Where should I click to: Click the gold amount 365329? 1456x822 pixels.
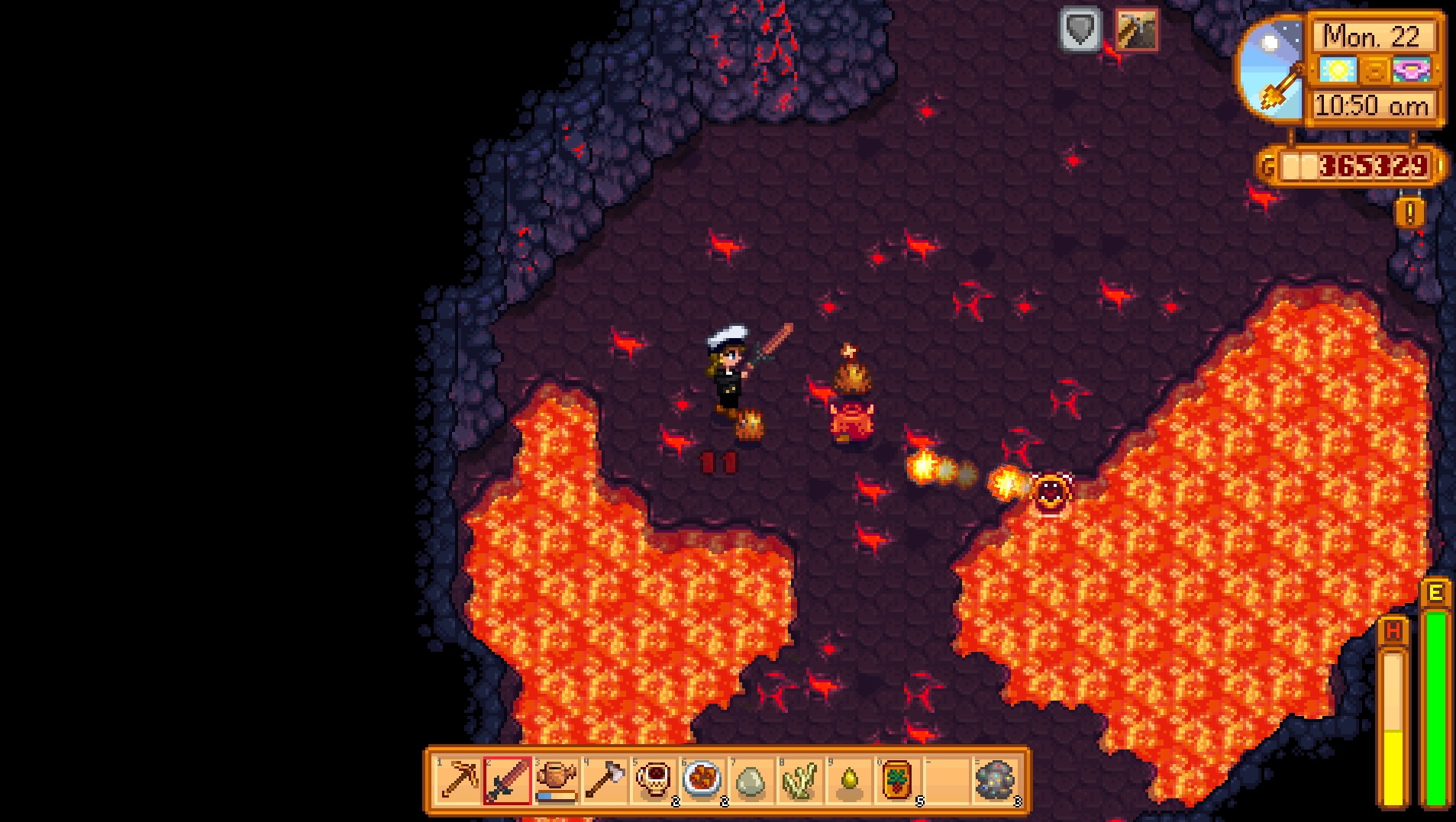[x=1376, y=163]
